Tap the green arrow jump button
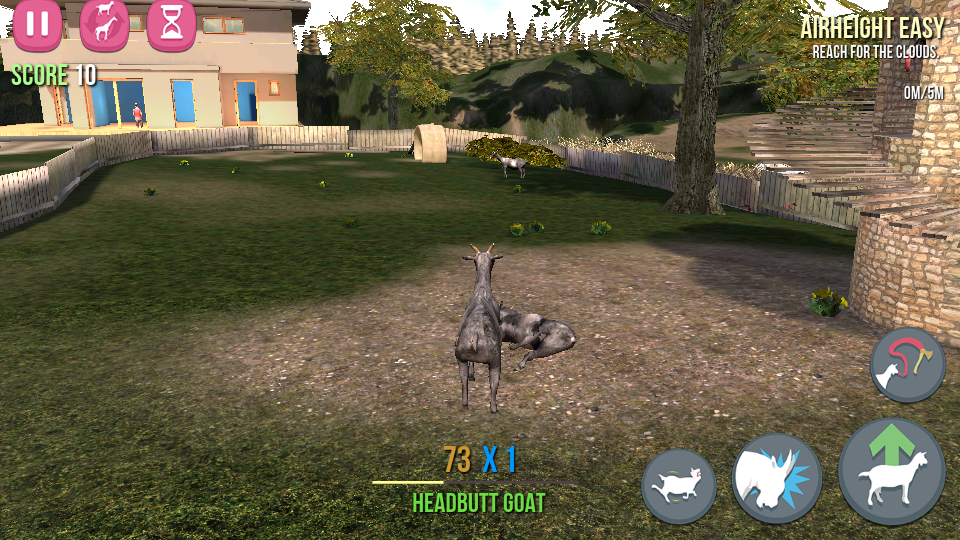The width and height of the screenshot is (960, 540). (x=891, y=472)
